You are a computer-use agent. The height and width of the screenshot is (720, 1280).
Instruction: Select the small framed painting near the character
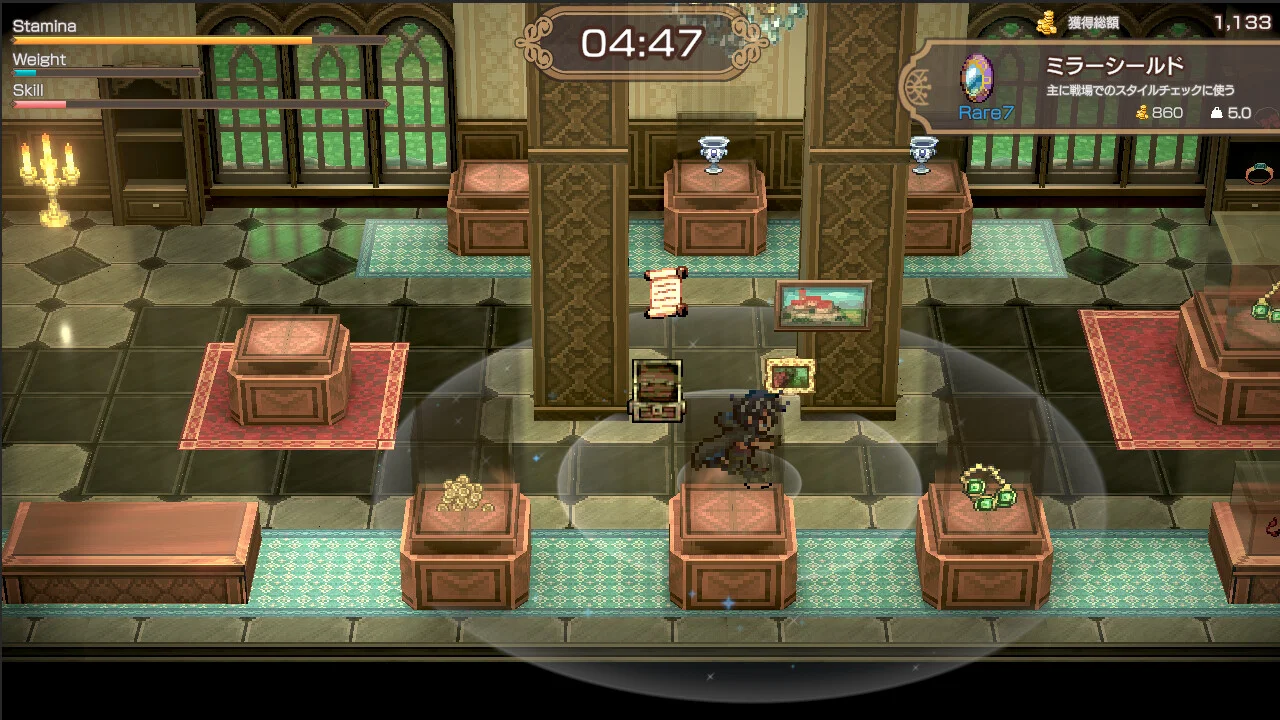[789, 374]
